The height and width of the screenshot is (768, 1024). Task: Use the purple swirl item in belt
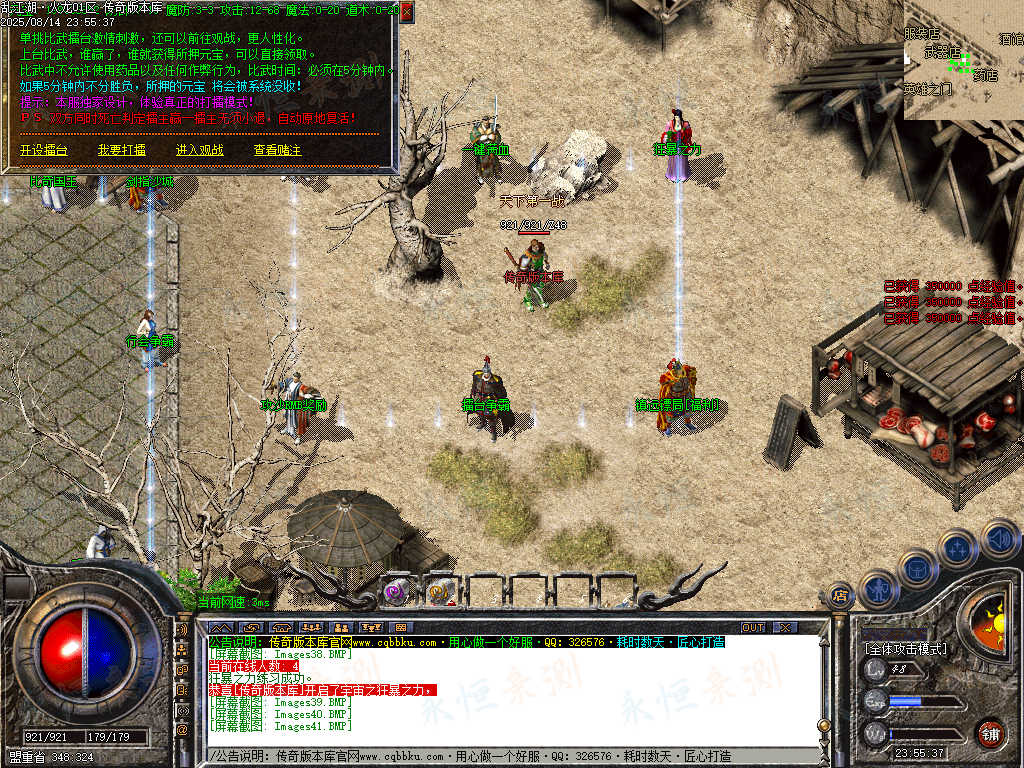click(x=397, y=592)
